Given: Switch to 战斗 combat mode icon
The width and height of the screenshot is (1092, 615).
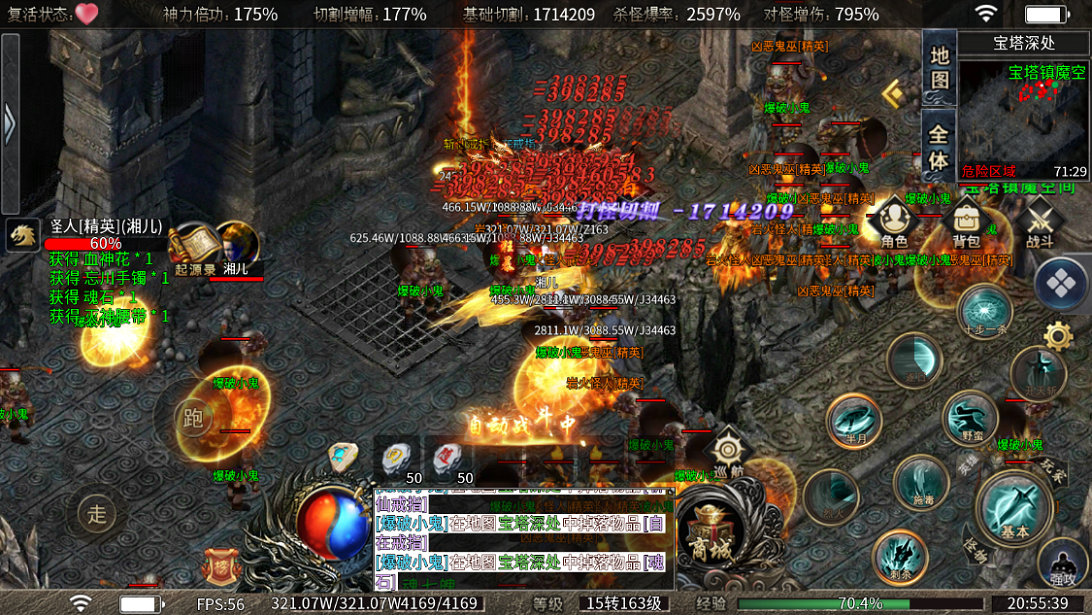Looking at the screenshot, I should click(1039, 222).
